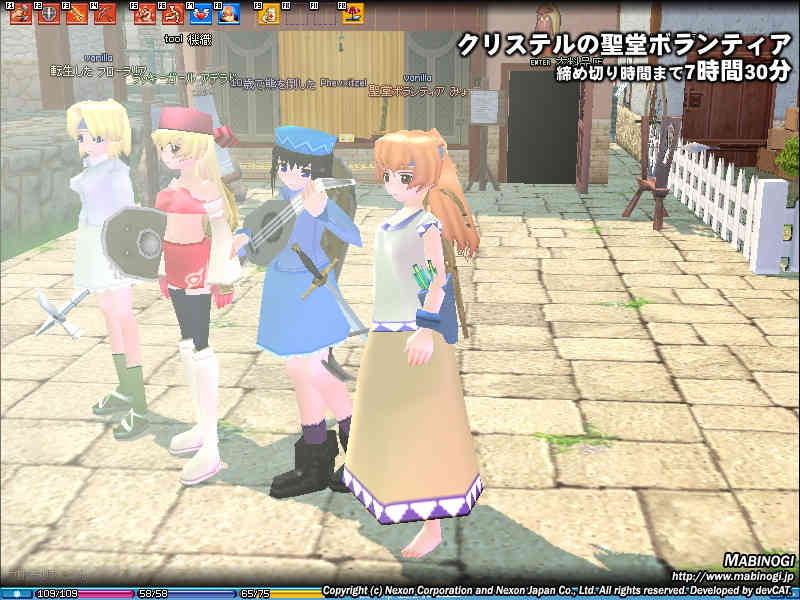Activate the F1 hammer skill icon
Screen dimensions: 800x600
coord(19,14)
